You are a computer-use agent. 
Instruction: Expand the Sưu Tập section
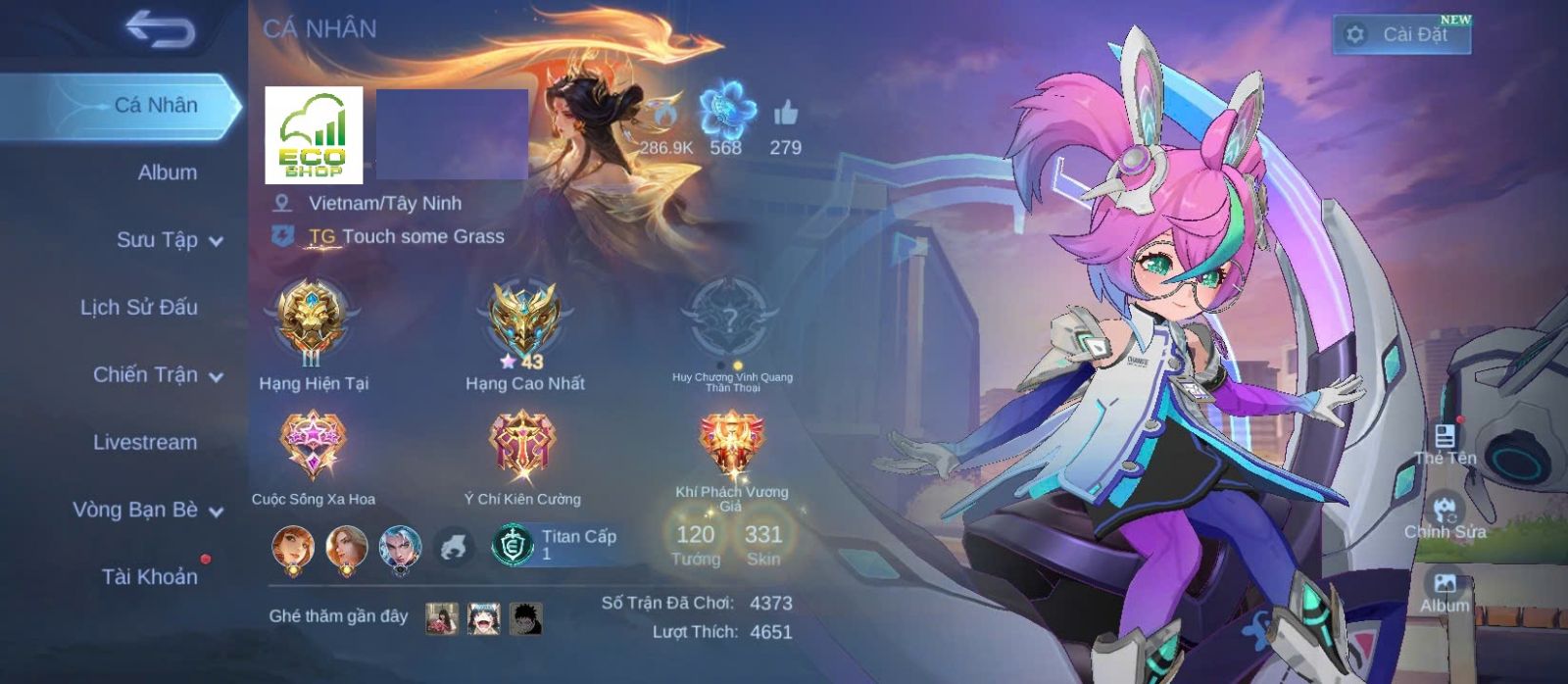(169, 240)
